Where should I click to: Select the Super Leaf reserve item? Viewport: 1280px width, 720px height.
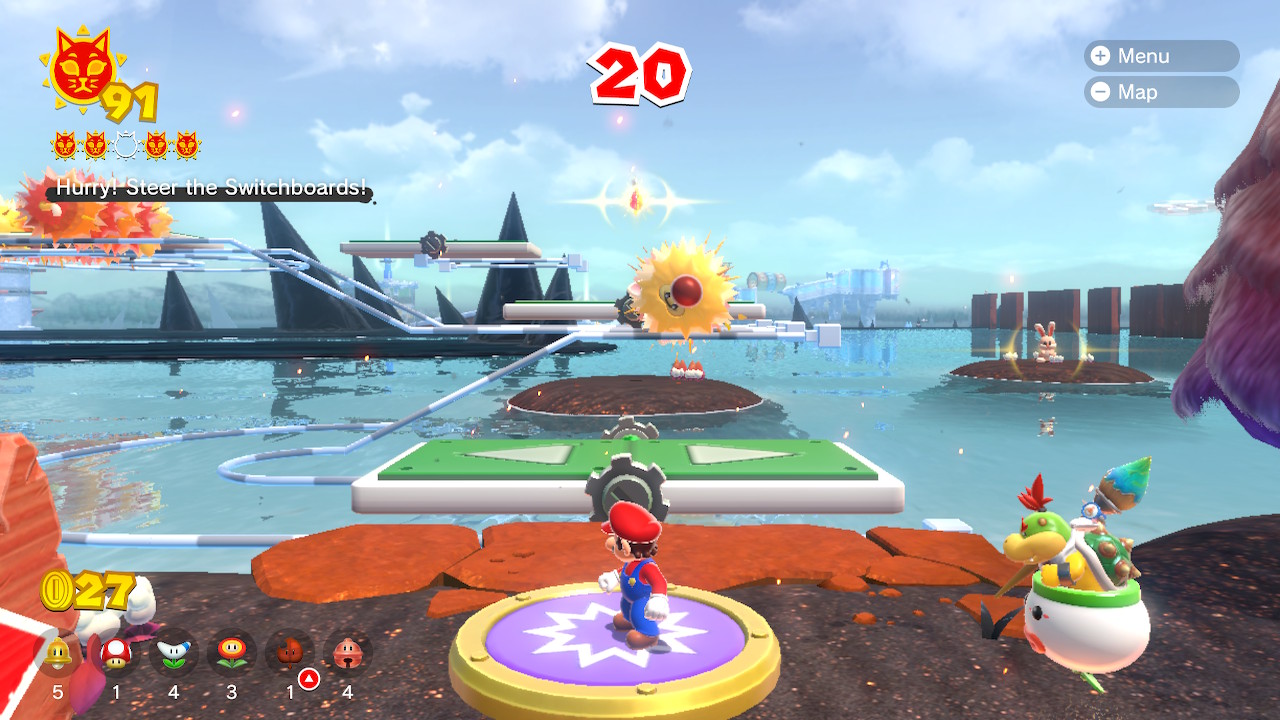tap(289, 654)
